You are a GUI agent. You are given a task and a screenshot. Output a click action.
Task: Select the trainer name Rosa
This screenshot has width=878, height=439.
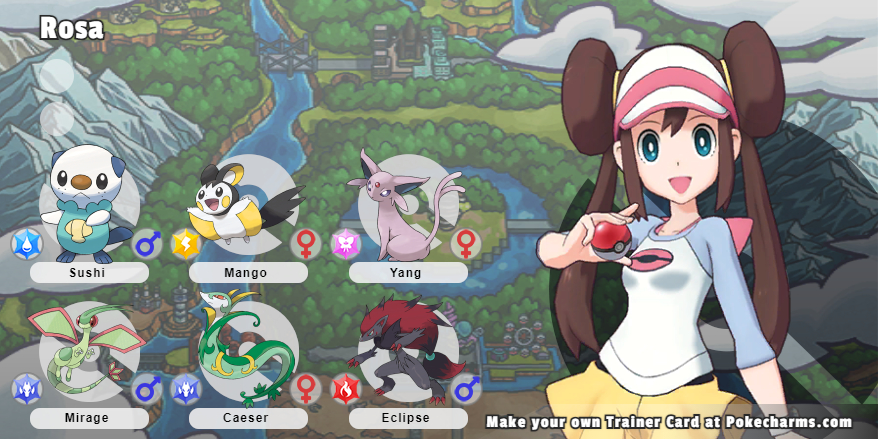click(x=72, y=29)
